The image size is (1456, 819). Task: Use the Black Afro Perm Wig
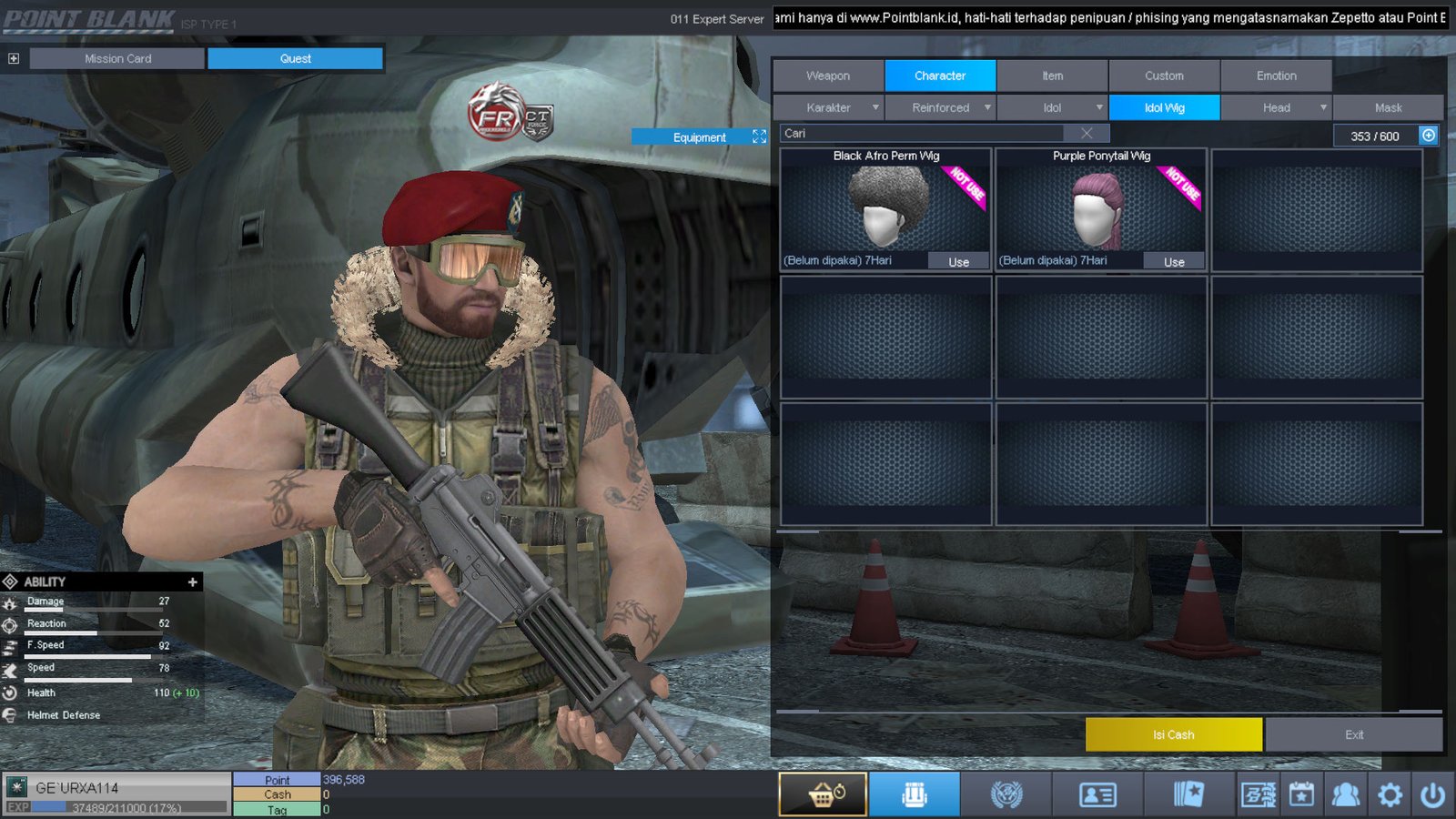(x=958, y=262)
